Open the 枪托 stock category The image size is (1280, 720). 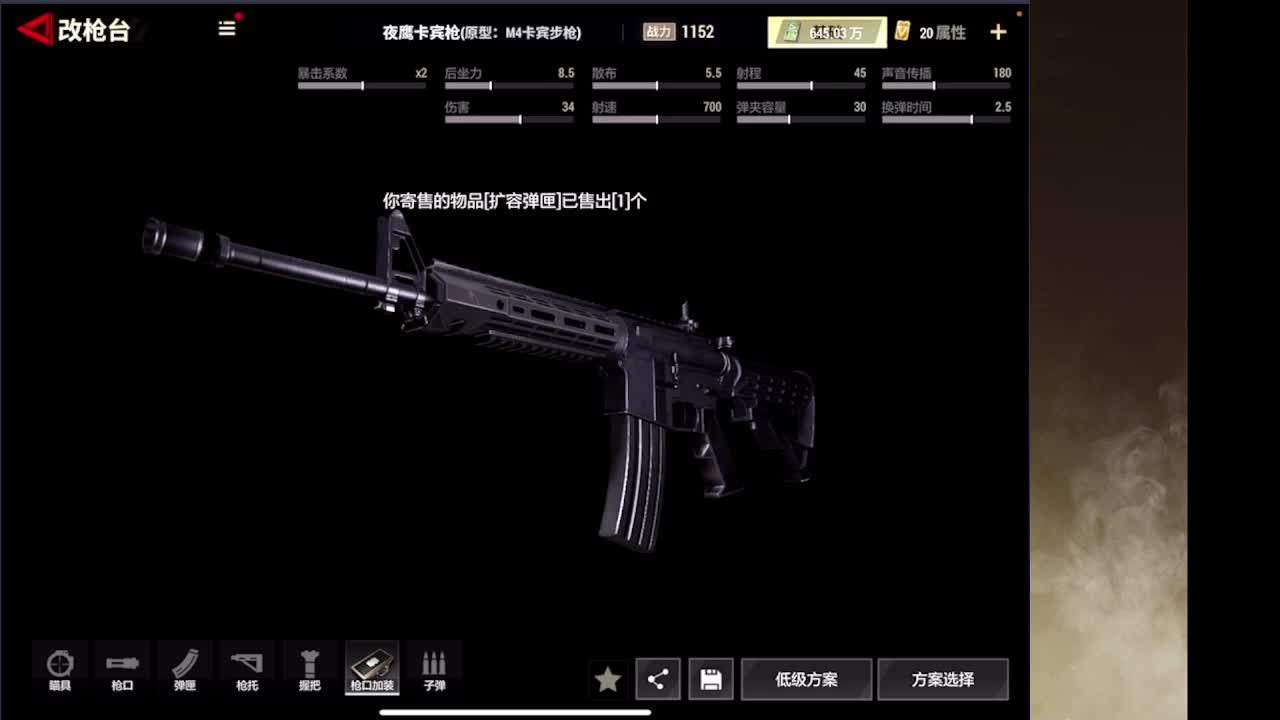pyautogui.click(x=246, y=668)
